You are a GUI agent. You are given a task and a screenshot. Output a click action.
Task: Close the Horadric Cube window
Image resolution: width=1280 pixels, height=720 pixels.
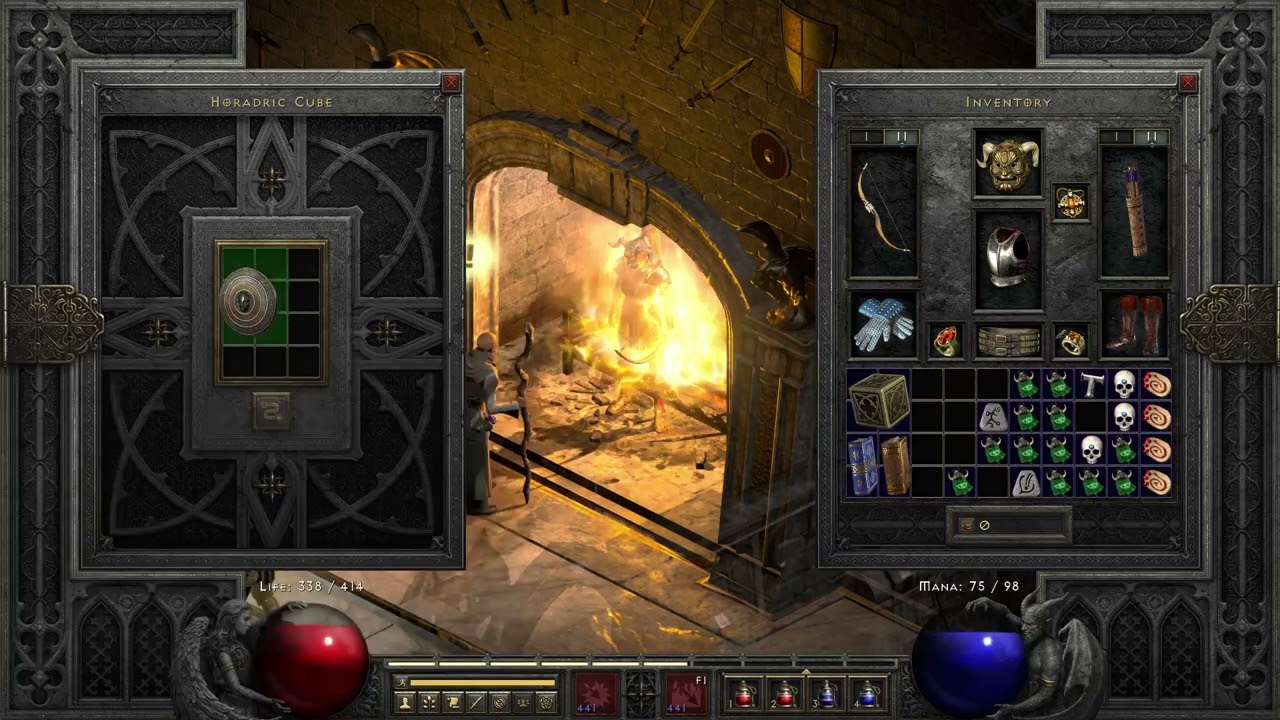point(452,83)
